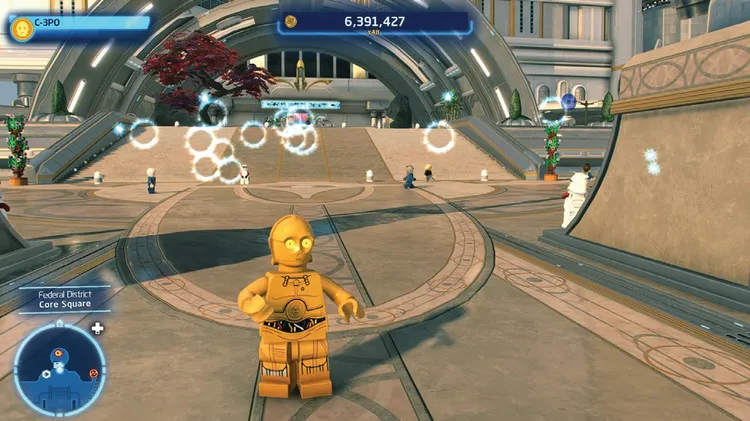This screenshot has width=750, height=421.
Task: Select the orange marker on the minimap edge
Action: (93, 373)
